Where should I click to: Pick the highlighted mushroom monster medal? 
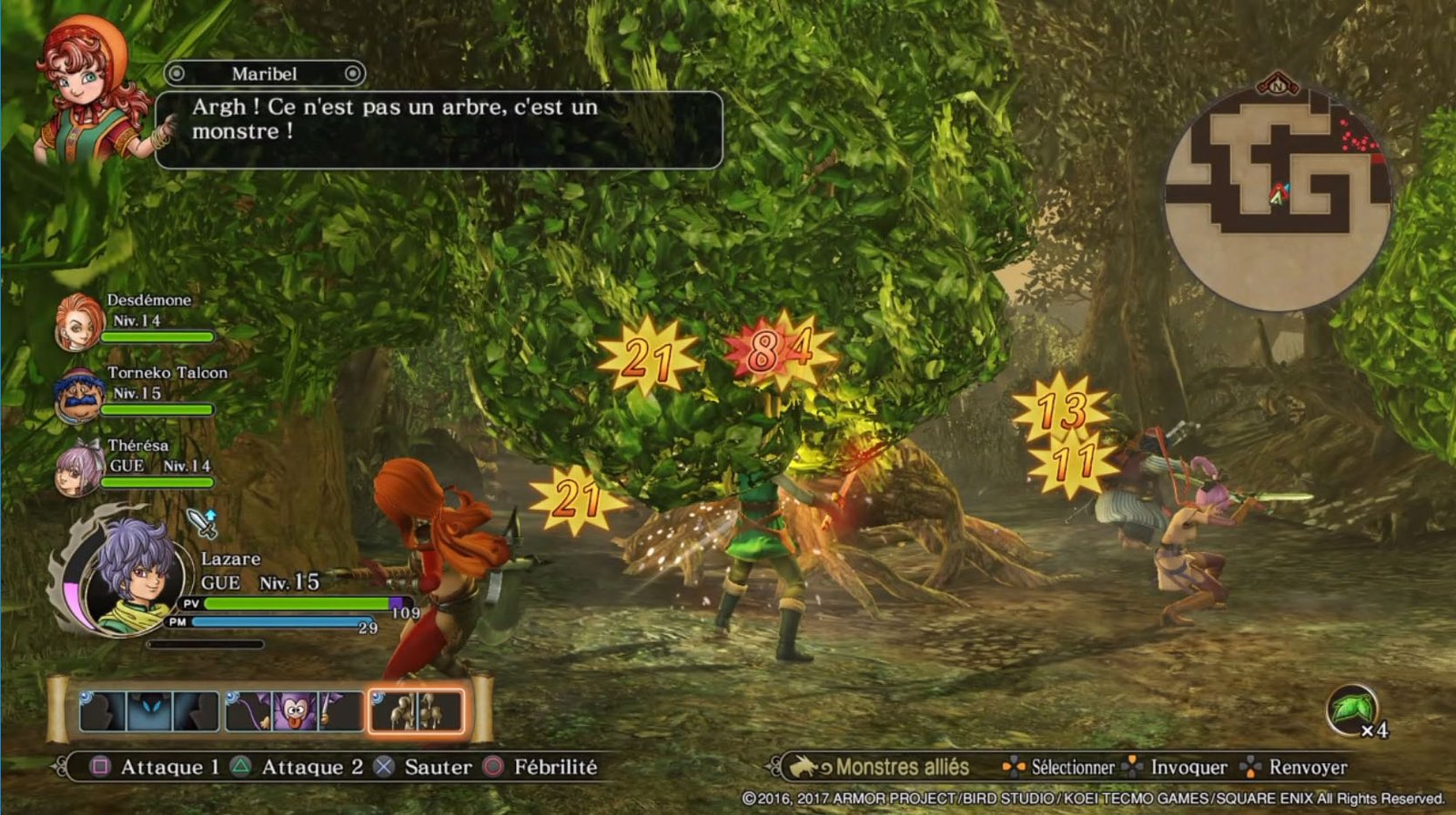point(416,711)
